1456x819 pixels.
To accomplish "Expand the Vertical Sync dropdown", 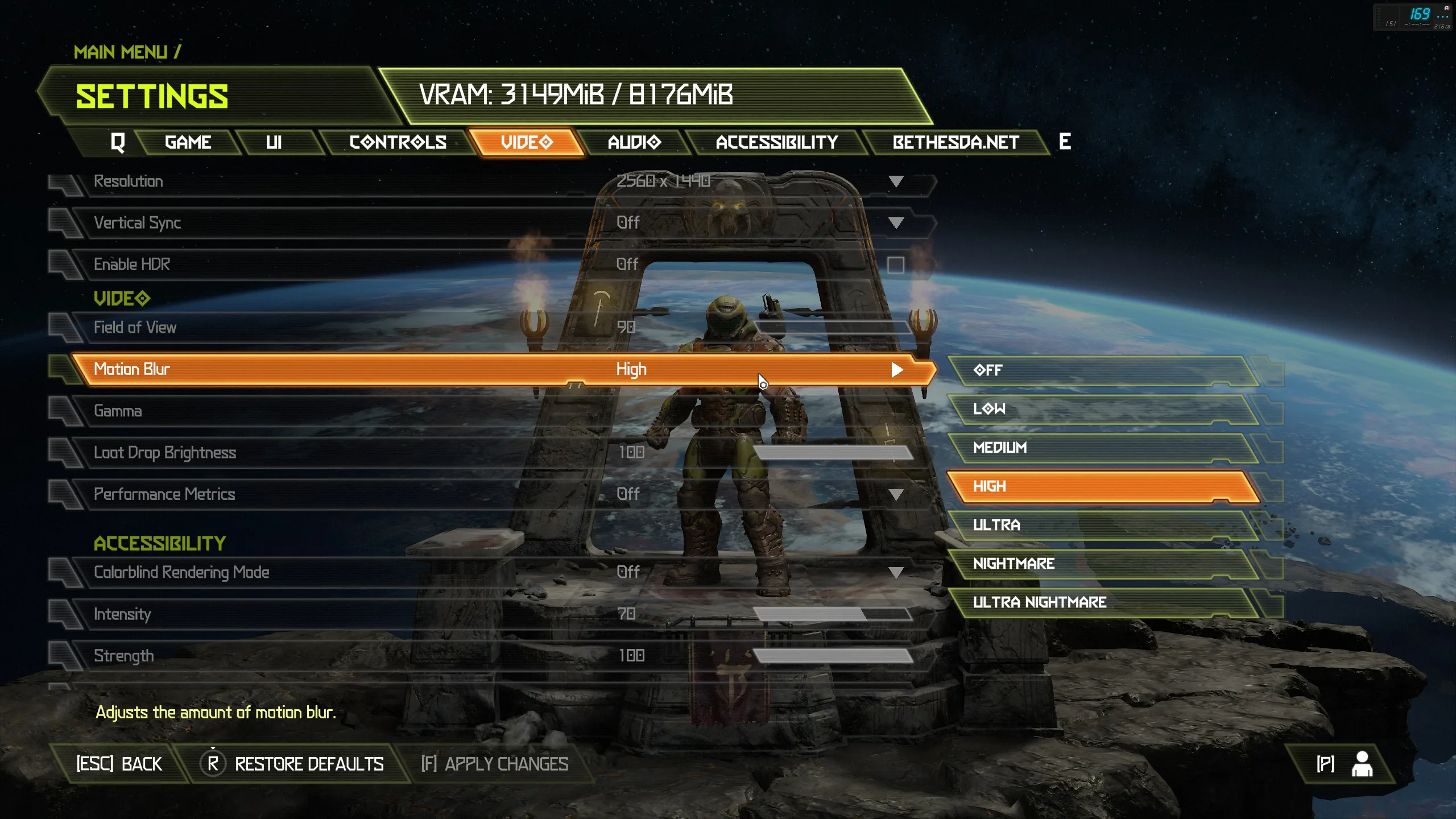I will [896, 223].
